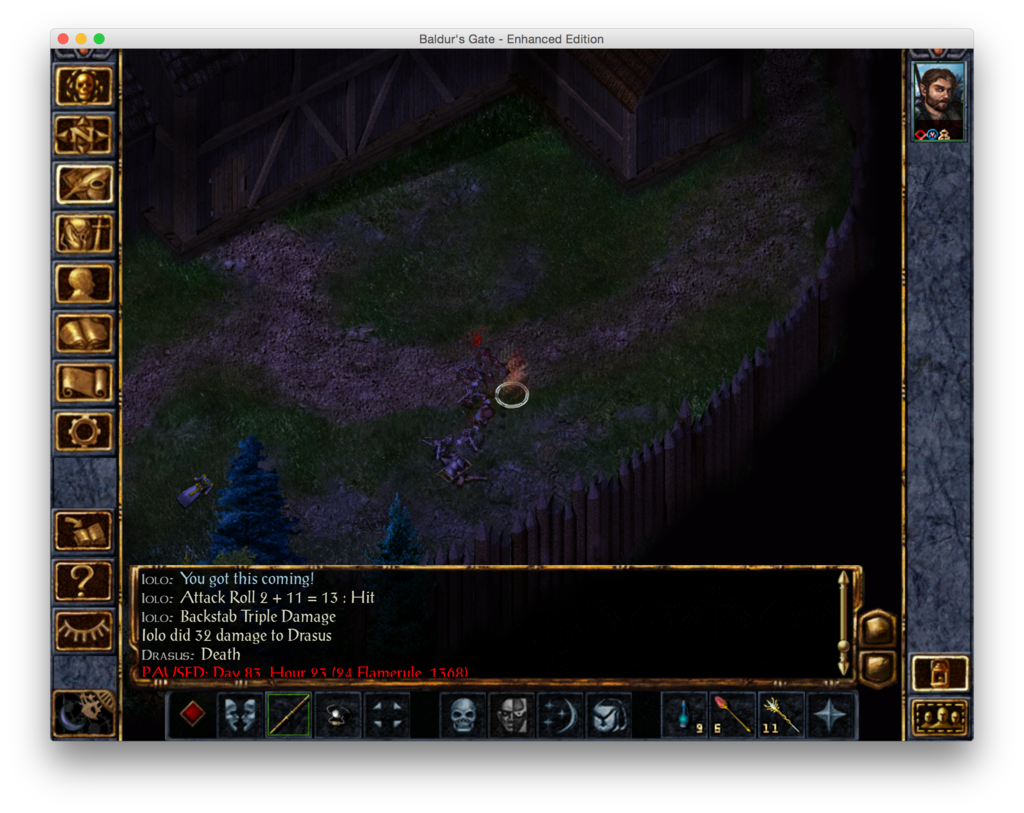Return to game via the skull button
Viewport: 1024px width, 813px height.
pos(84,86)
